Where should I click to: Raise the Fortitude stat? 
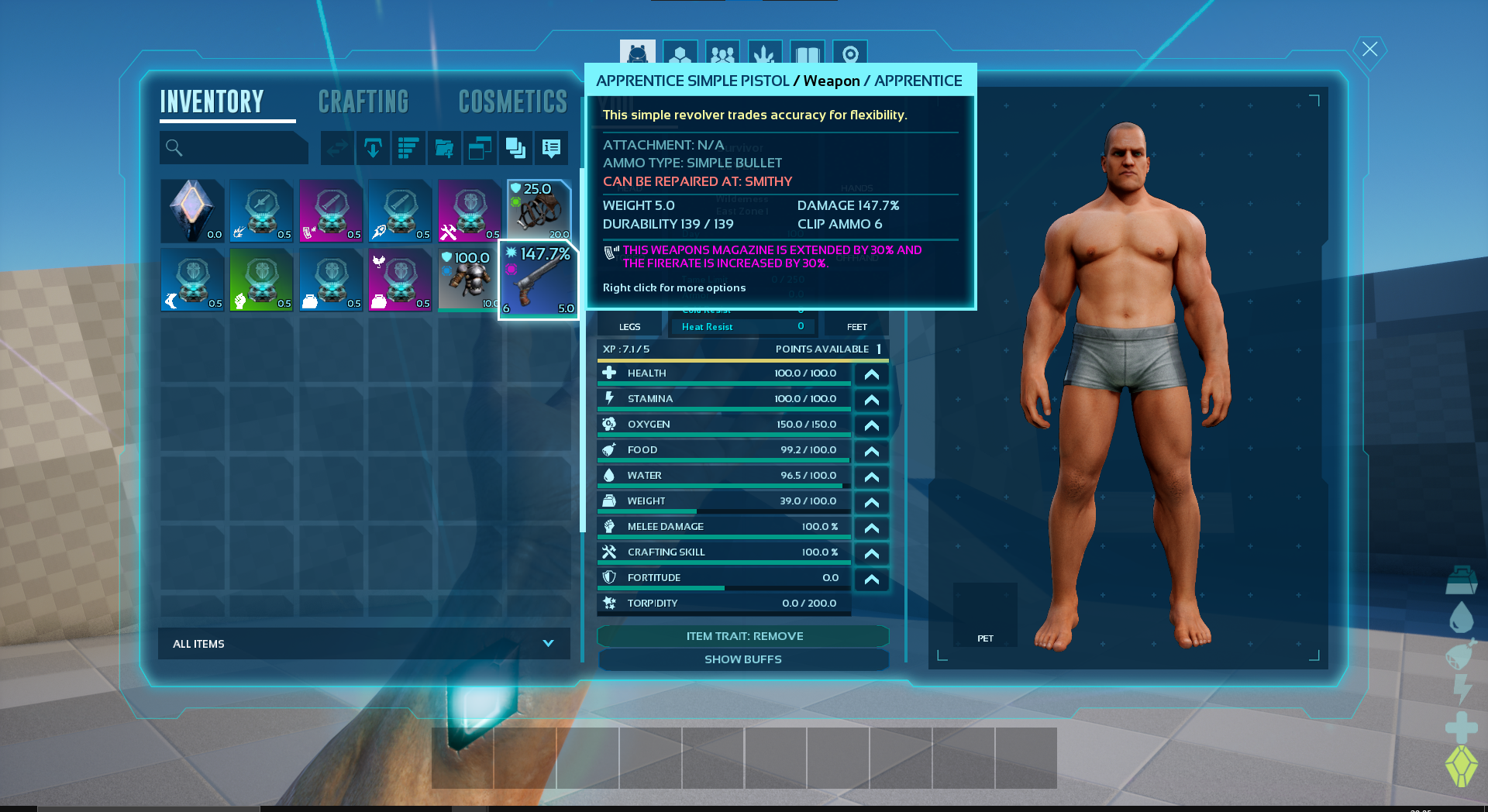871,579
